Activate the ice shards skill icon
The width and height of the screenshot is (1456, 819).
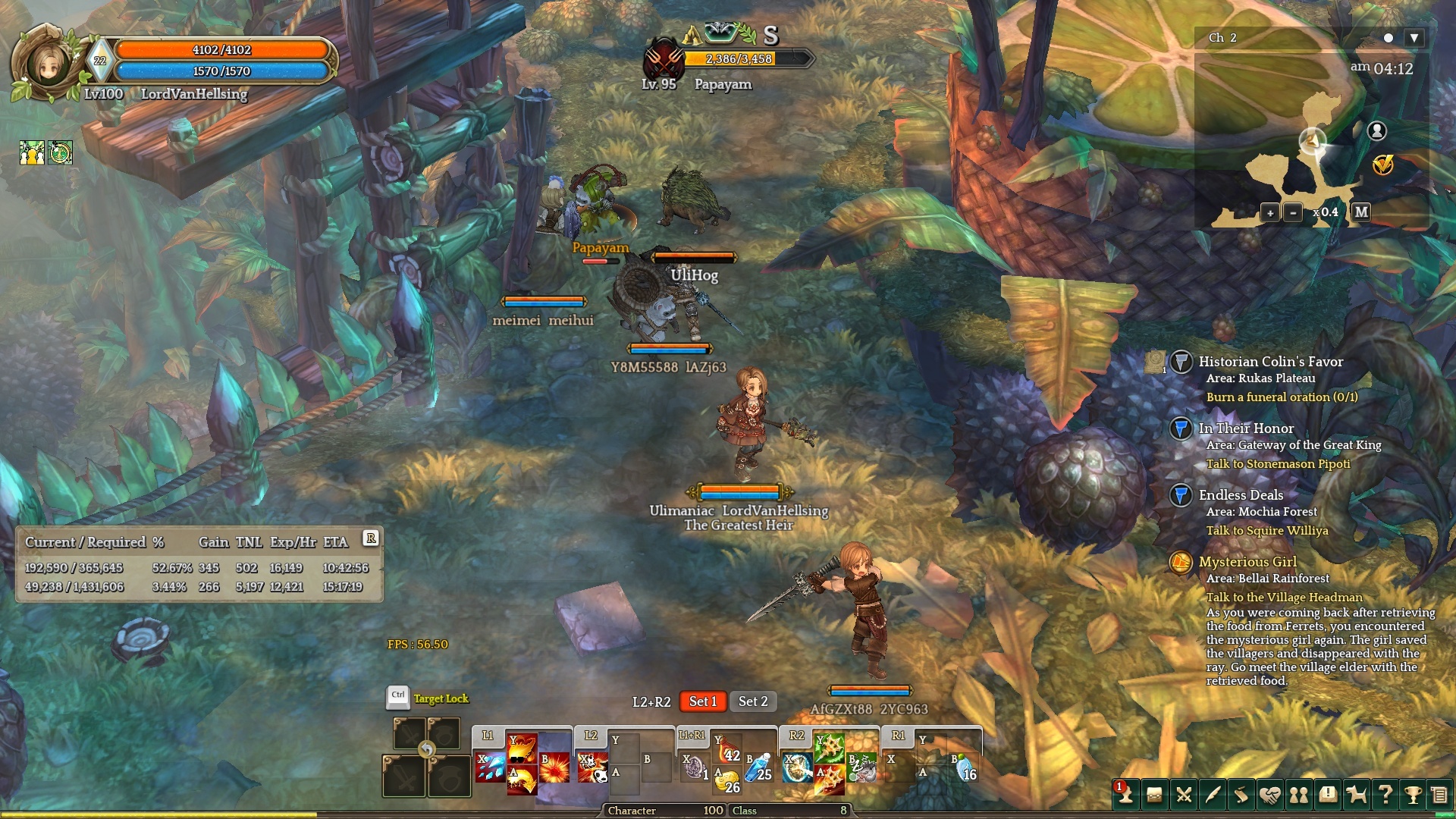point(489,767)
